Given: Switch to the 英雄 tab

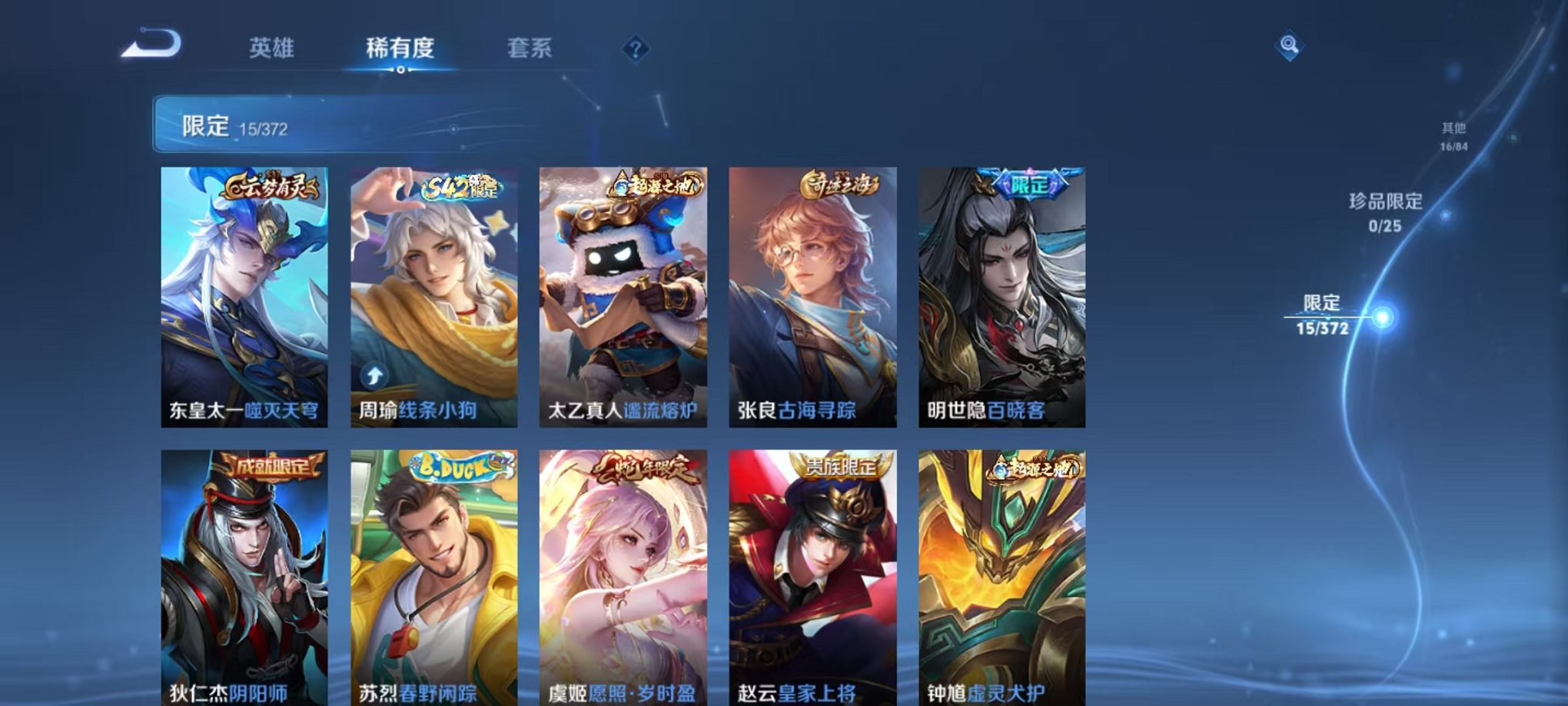Looking at the screenshot, I should 274,48.
